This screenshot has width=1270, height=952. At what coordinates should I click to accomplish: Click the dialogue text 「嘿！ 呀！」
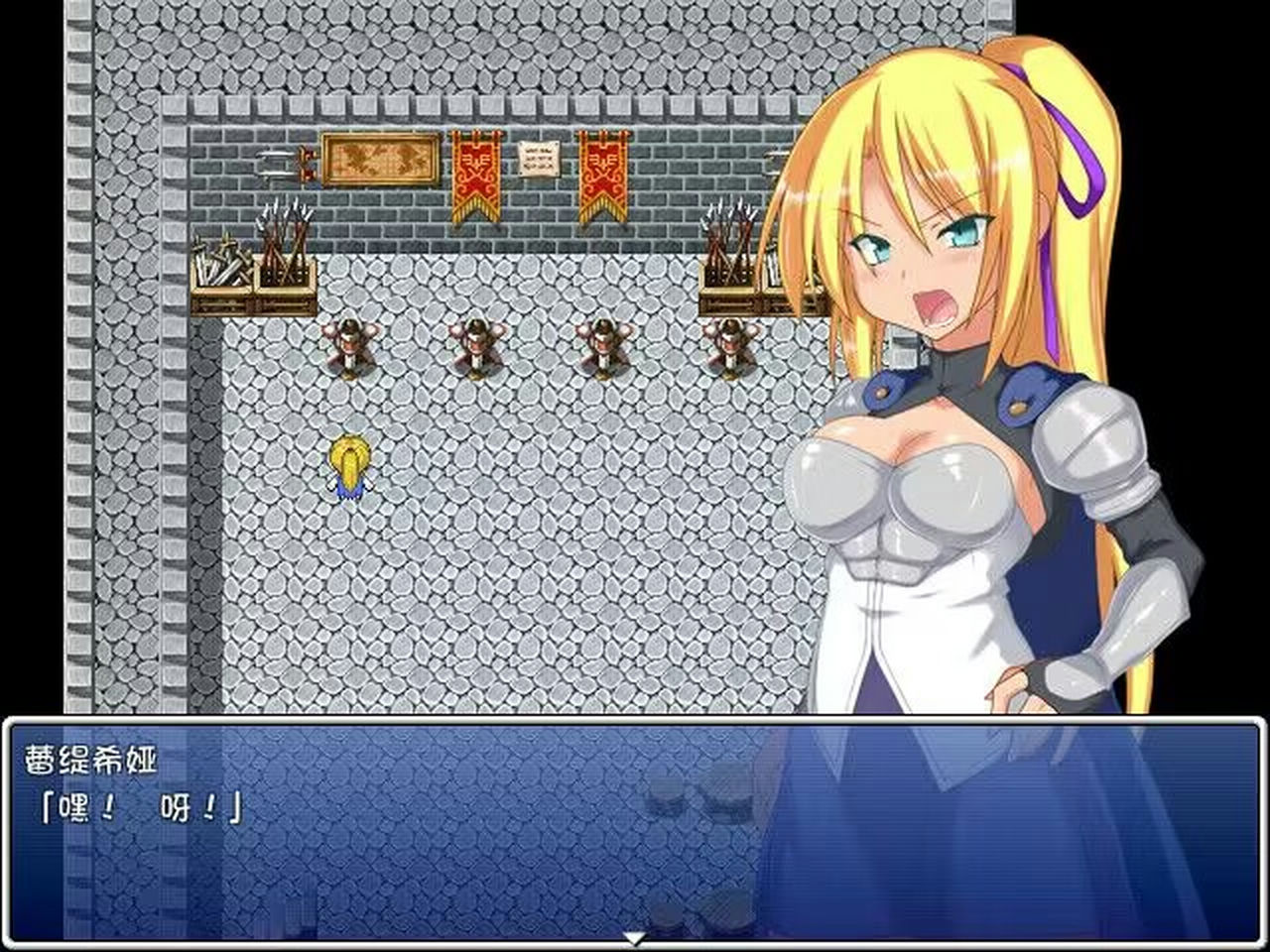(x=144, y=805)
